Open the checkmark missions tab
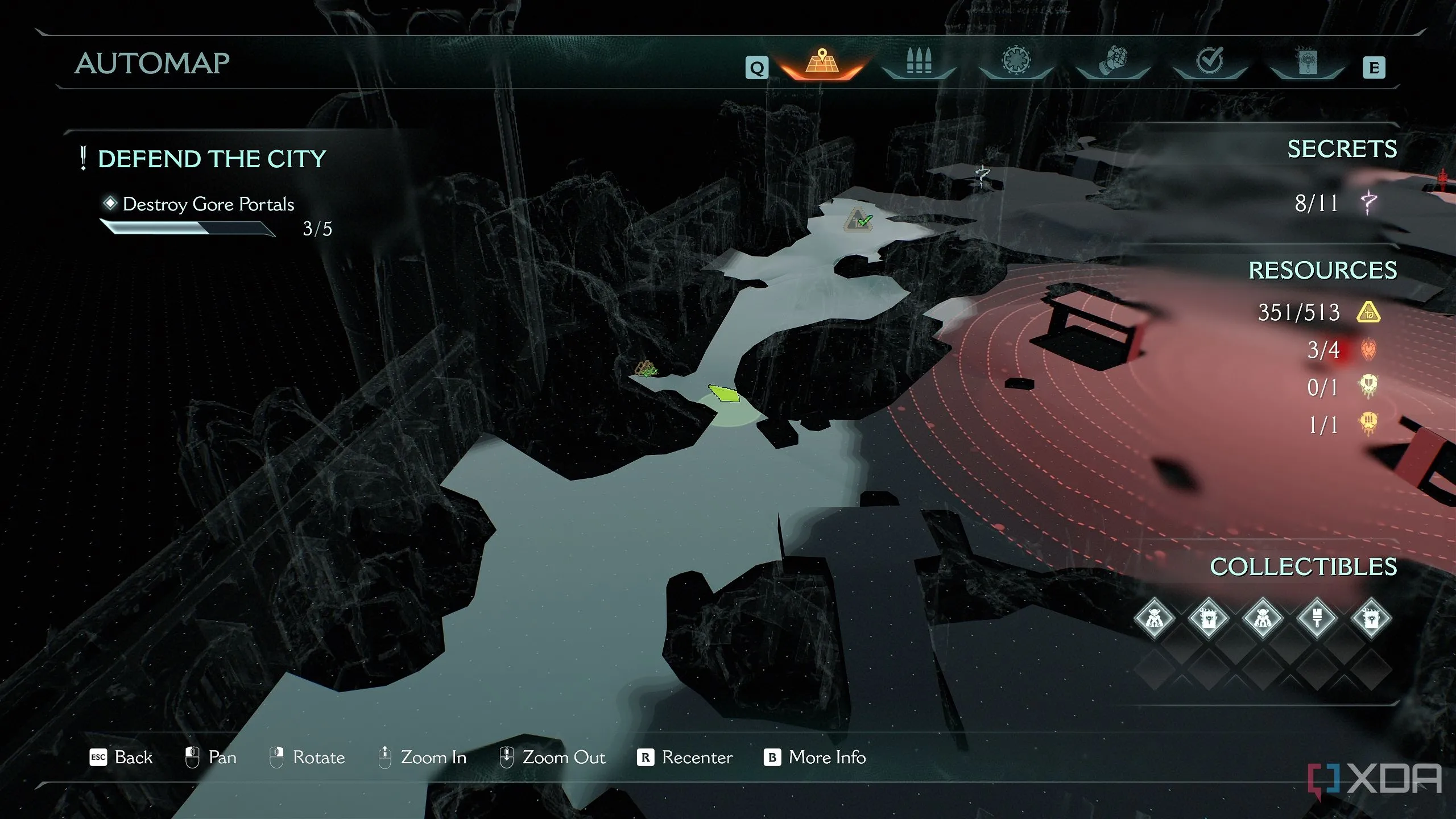1456x819 pixels. click(x=1210, y=61)
